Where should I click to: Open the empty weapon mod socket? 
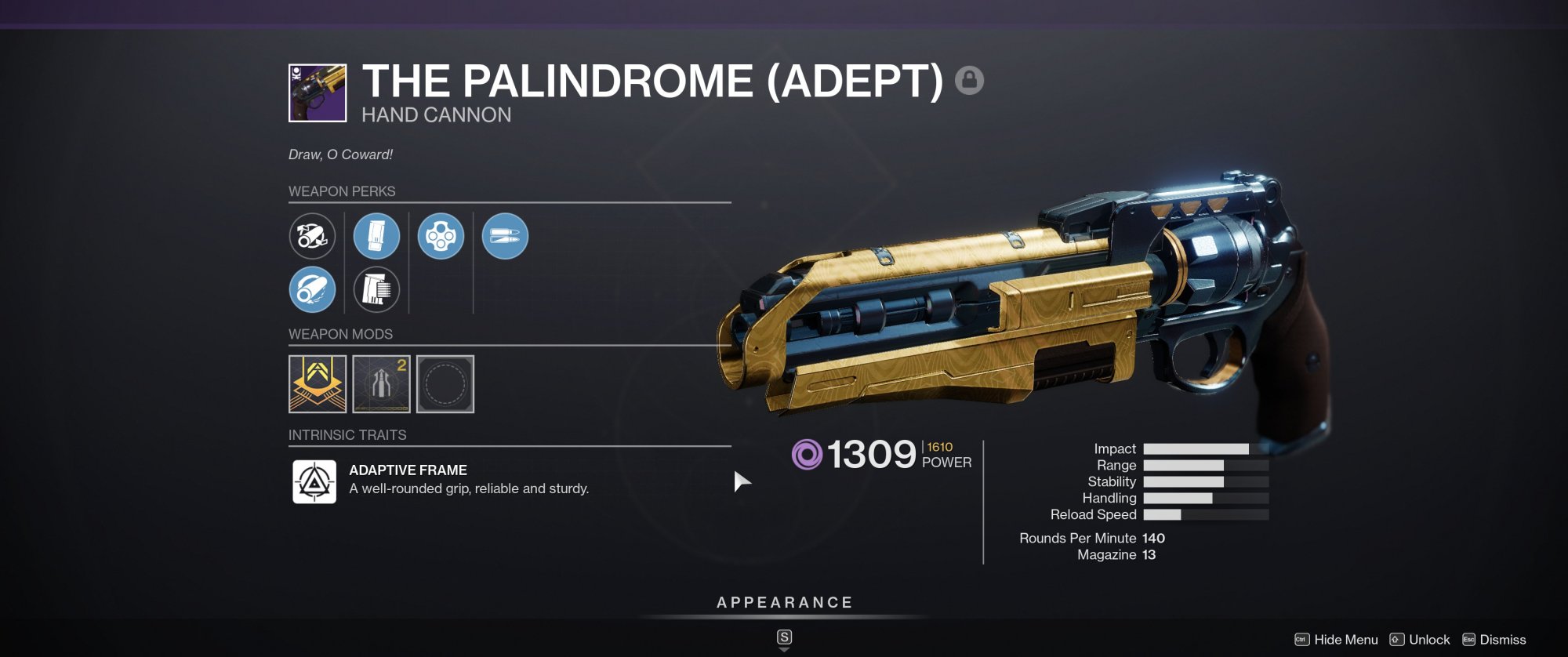pos(445,383)
